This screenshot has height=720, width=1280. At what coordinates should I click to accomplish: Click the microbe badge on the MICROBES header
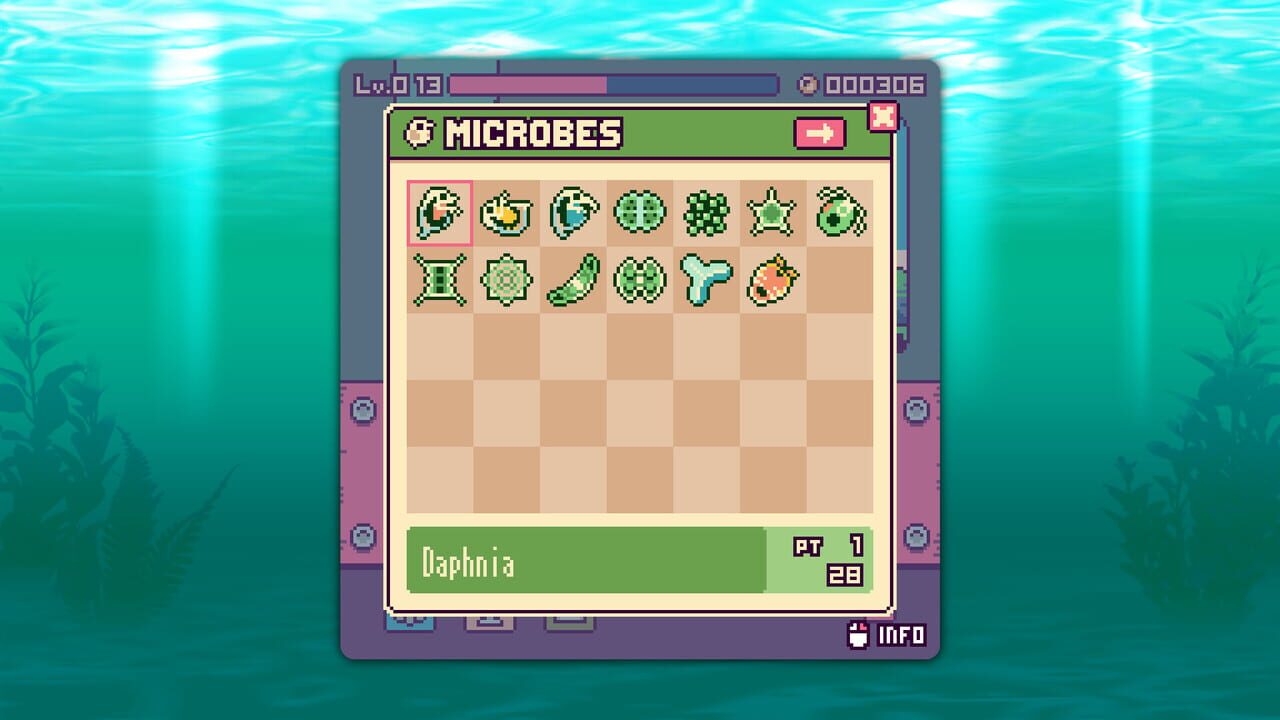tap(417, 132)
